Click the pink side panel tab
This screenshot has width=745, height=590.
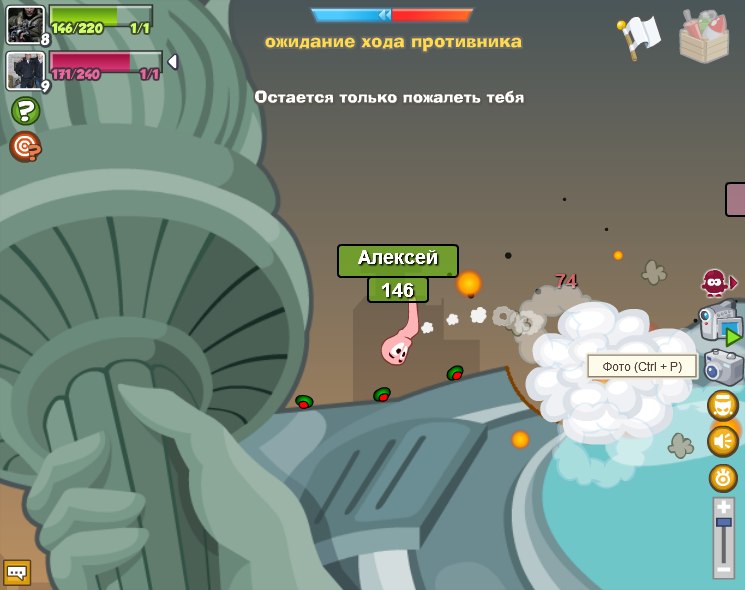tap(735, 199)
